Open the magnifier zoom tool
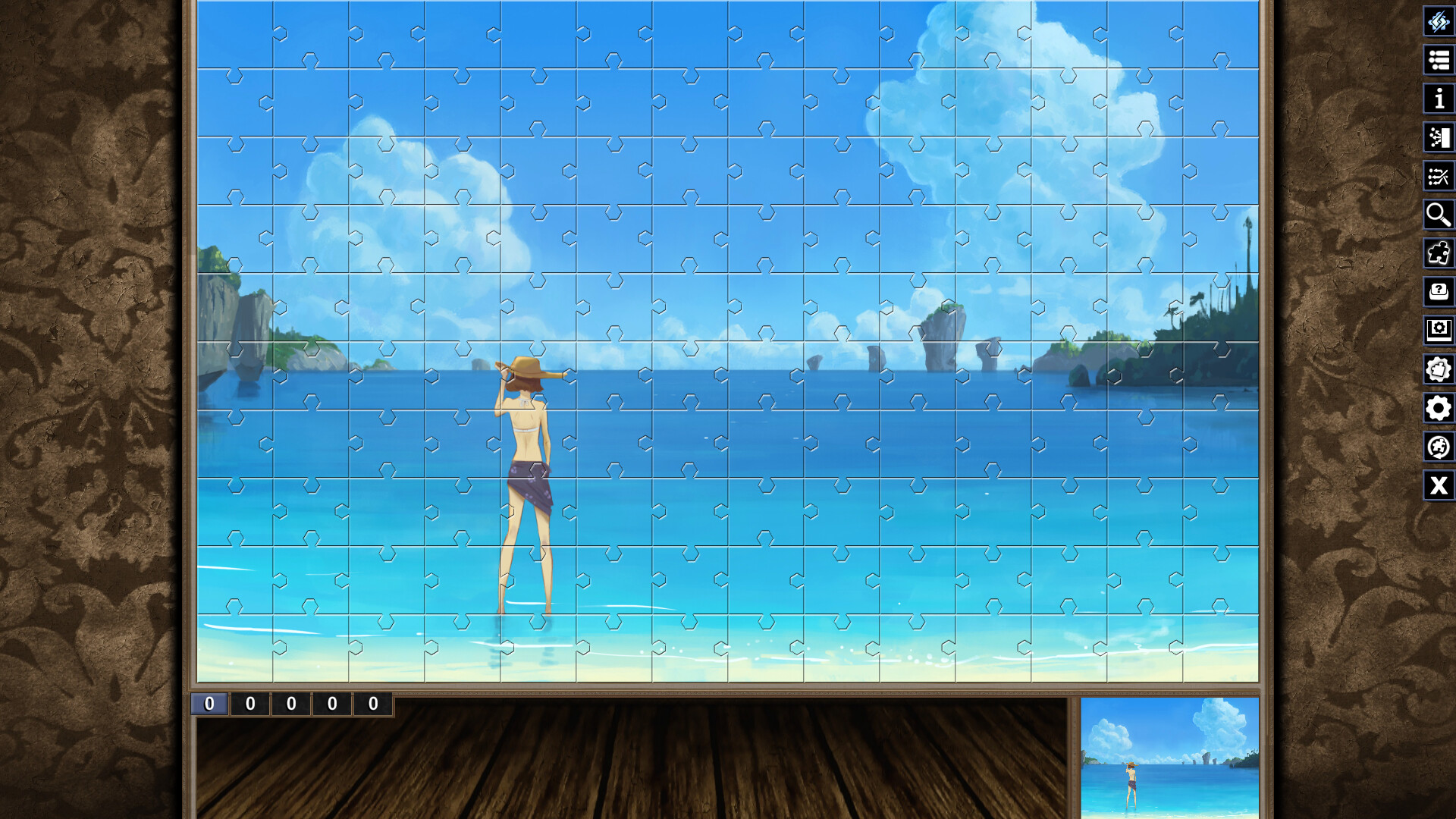1456x819 pixels. click(x=1439, y=215)
